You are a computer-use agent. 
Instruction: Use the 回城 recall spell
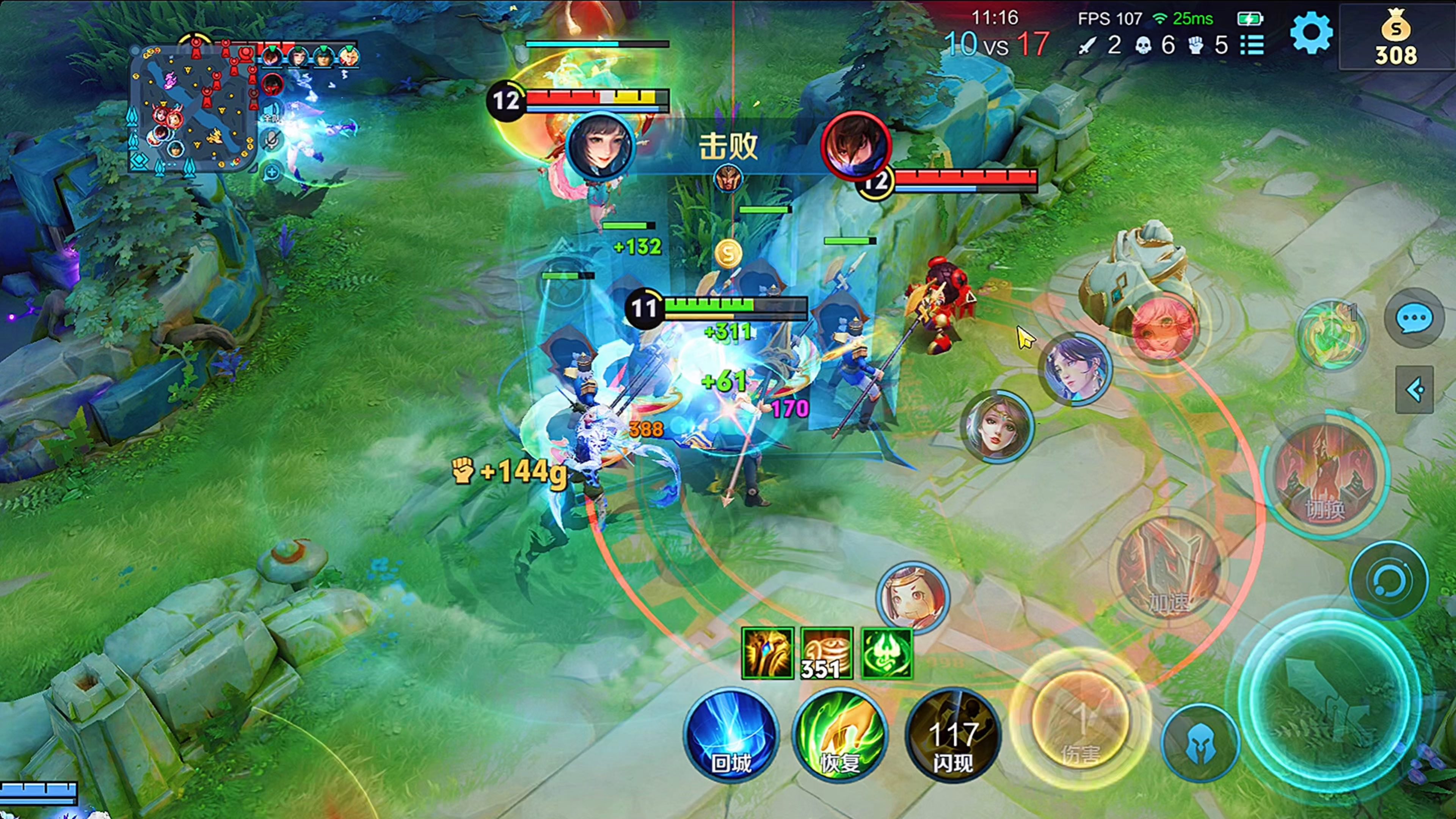coord(731,735)
